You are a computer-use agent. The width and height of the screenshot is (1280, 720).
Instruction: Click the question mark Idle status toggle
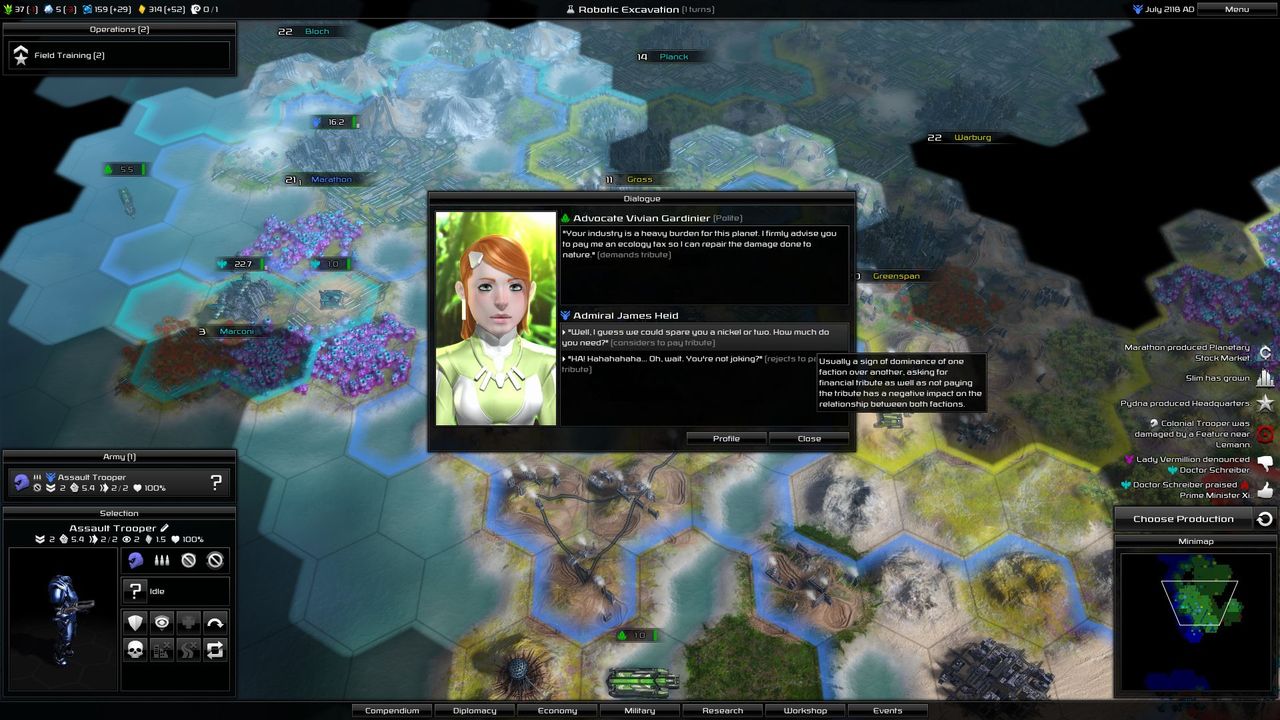tap(135, 591)
